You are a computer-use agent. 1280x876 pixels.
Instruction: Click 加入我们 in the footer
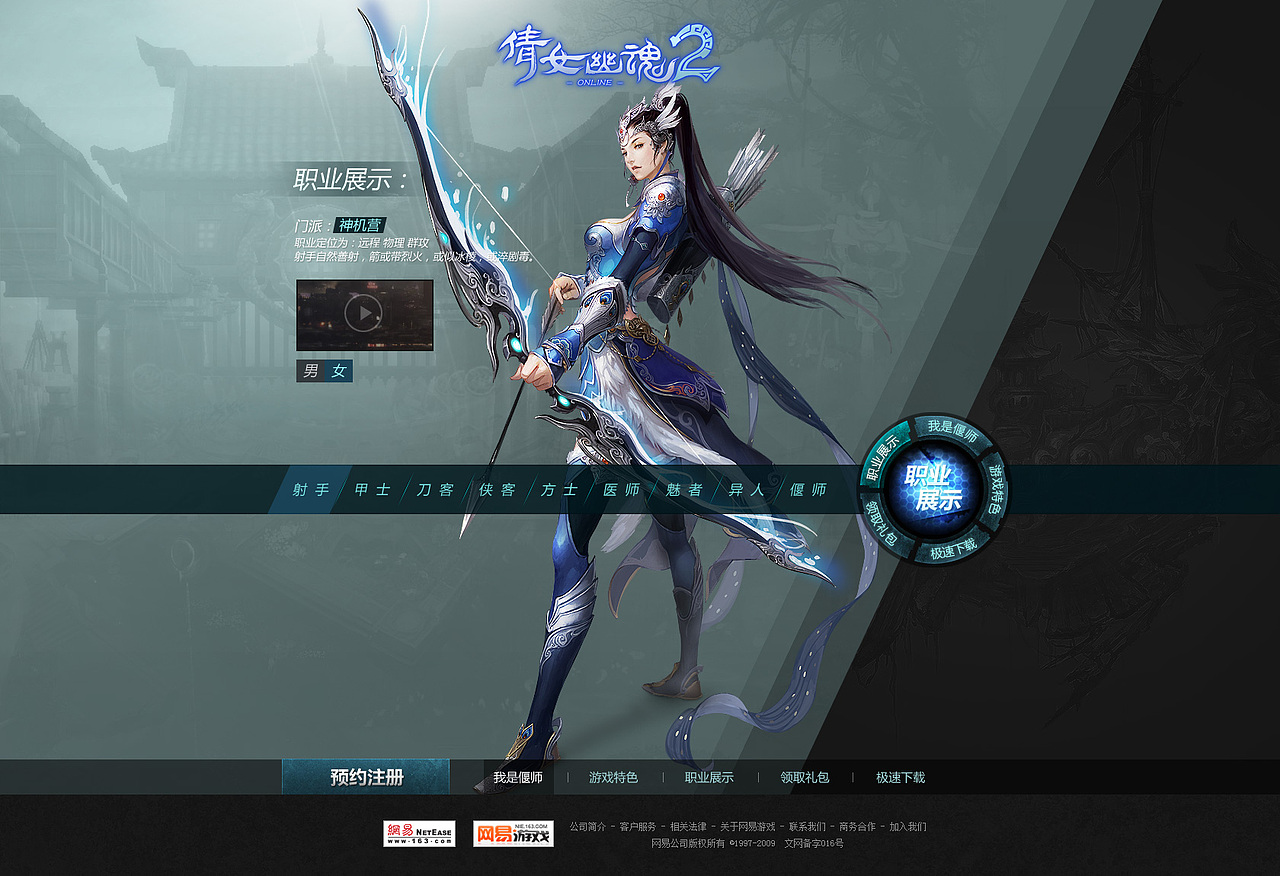point(909,827)
